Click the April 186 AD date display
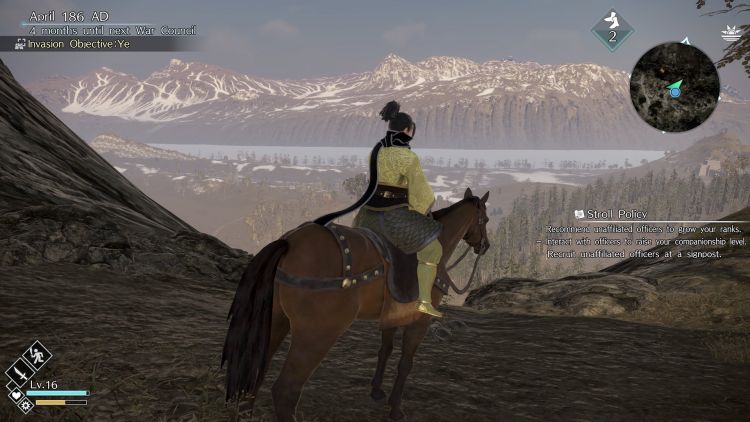 70,16
